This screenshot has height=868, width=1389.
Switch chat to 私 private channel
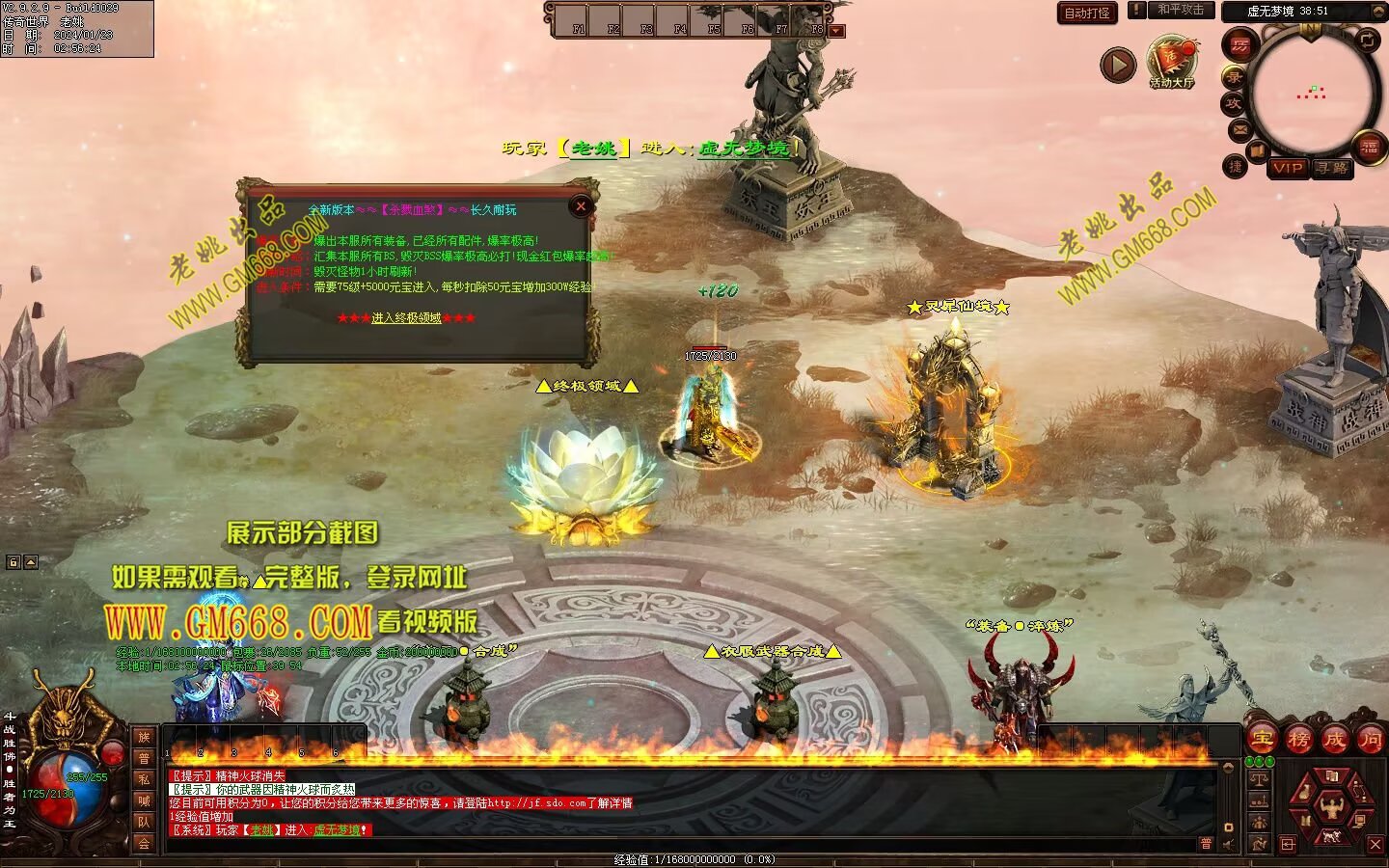pyautogui.click(x=144, y=779)
